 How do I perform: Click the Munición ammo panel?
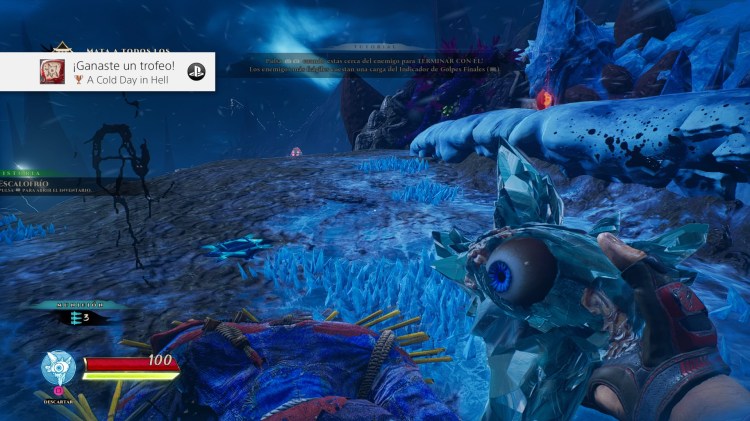tap(76, 313)
